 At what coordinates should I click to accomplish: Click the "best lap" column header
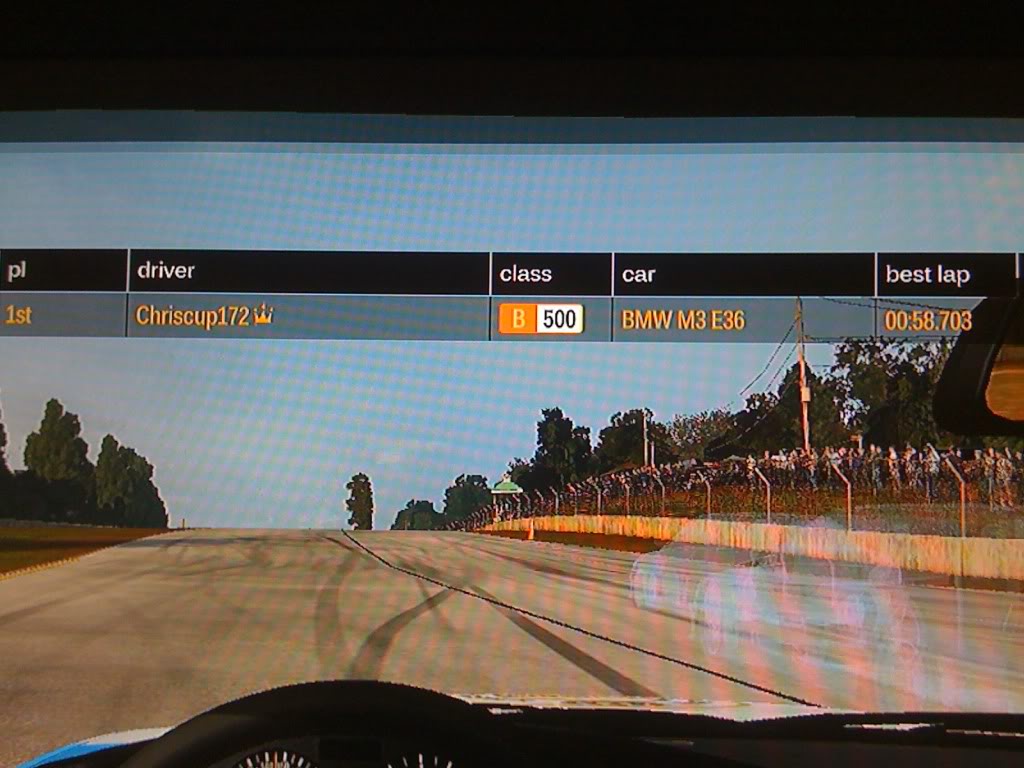[x=927, y=275]
